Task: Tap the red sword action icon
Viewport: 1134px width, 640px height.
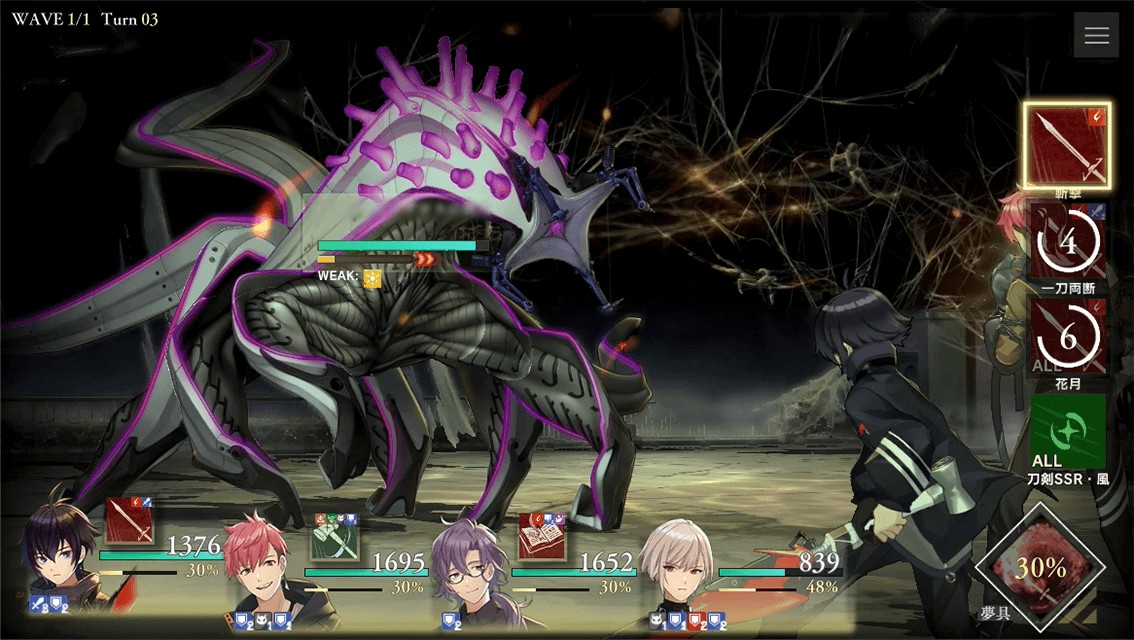Action: (129, 522)
